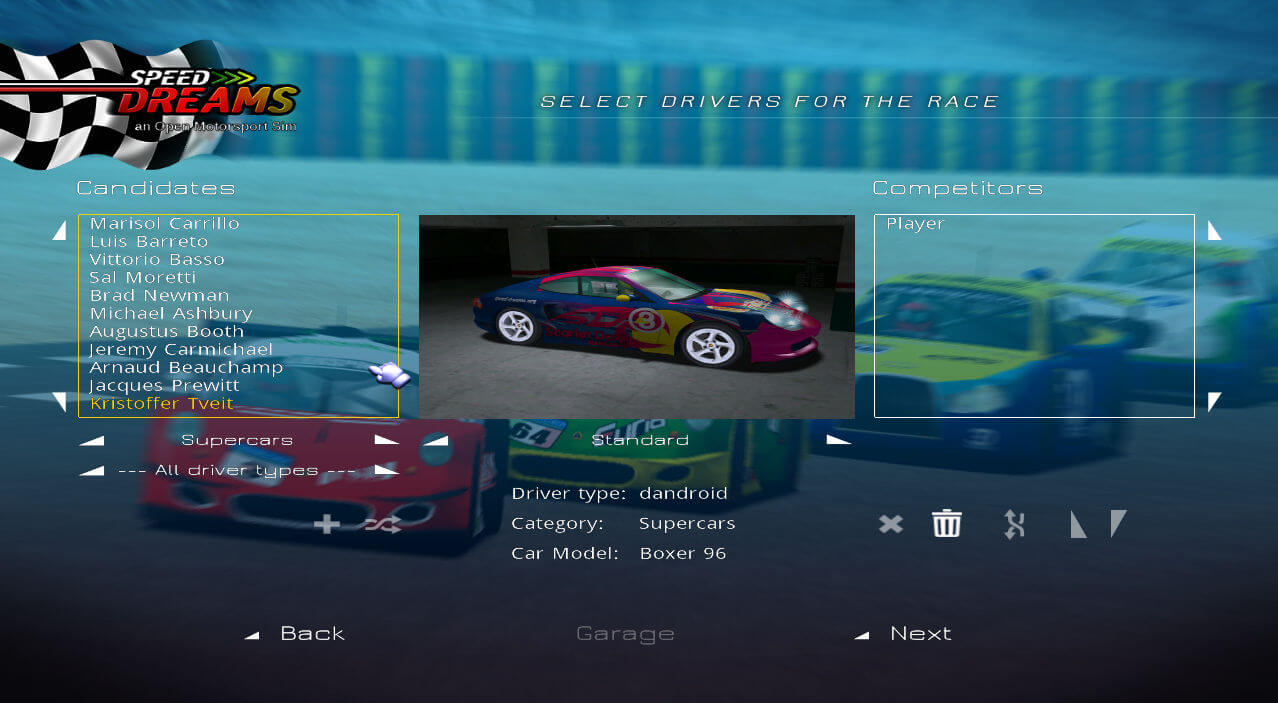
Task: Click the shuffle arrows icon under candidates
Action: (383, 524)
